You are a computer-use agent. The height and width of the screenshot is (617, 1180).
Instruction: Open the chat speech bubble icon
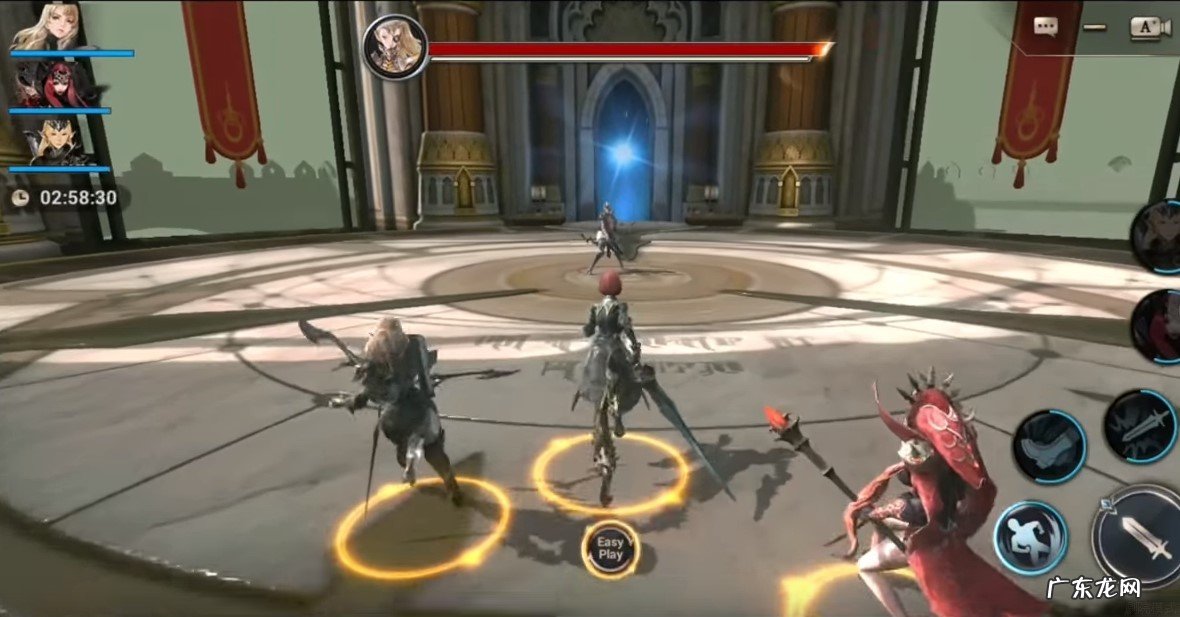click(1046, 27)
